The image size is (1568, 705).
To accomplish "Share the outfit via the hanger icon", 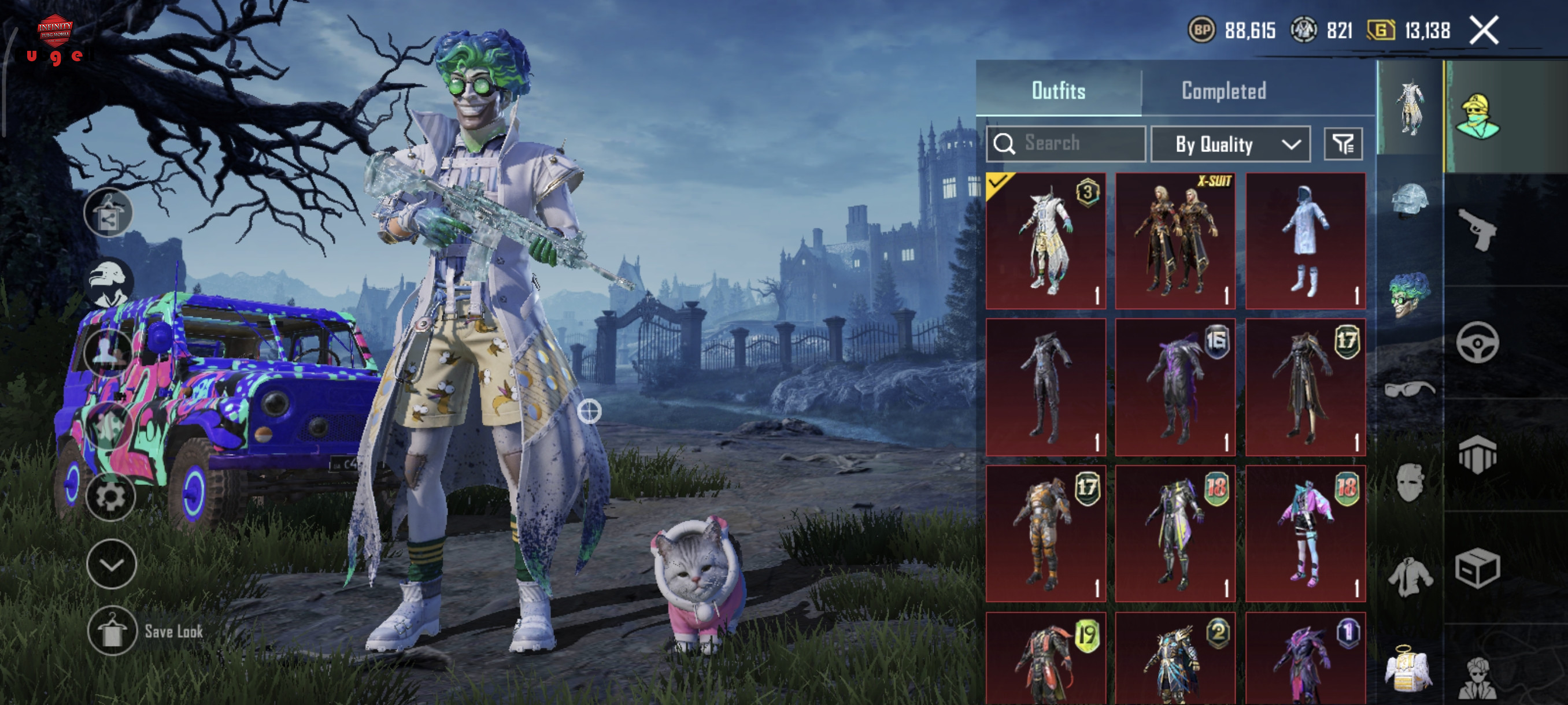I will (x=108, y=213).
